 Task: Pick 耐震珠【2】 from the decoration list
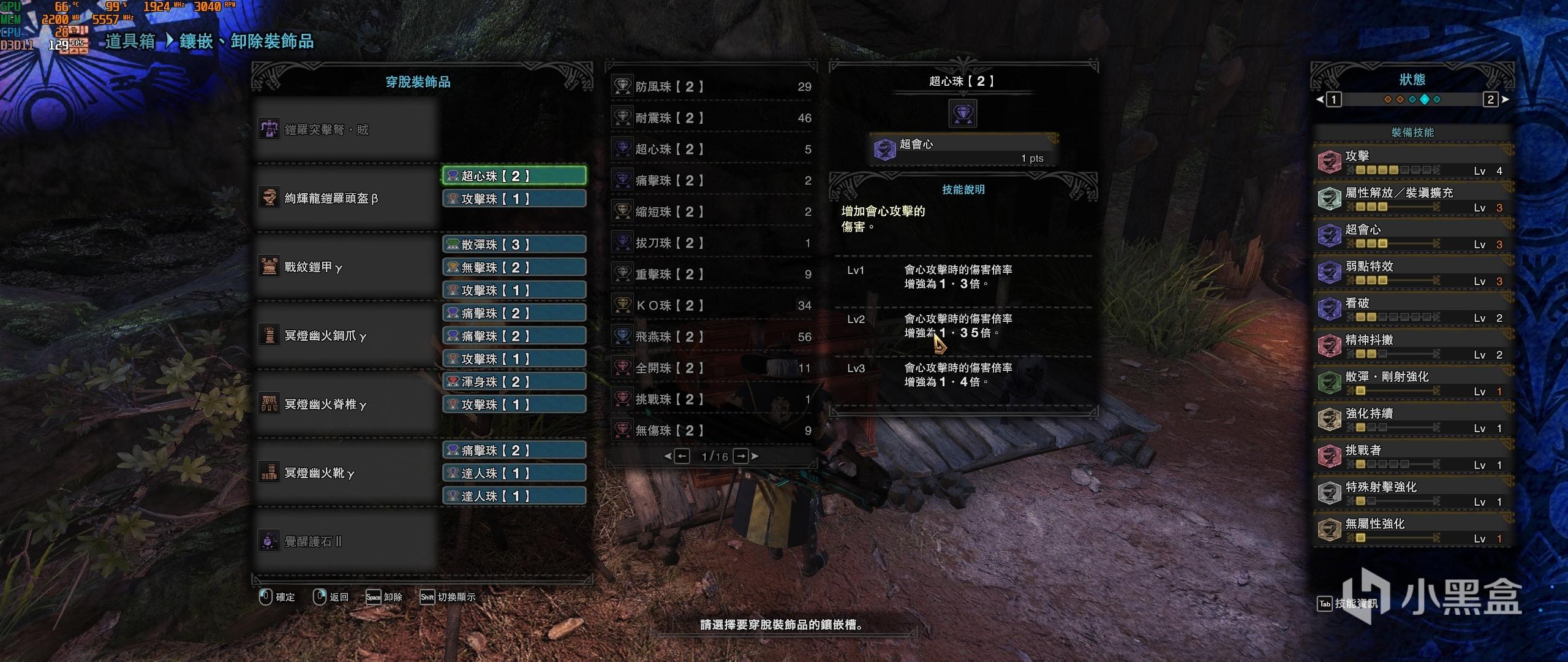point(712,118)
